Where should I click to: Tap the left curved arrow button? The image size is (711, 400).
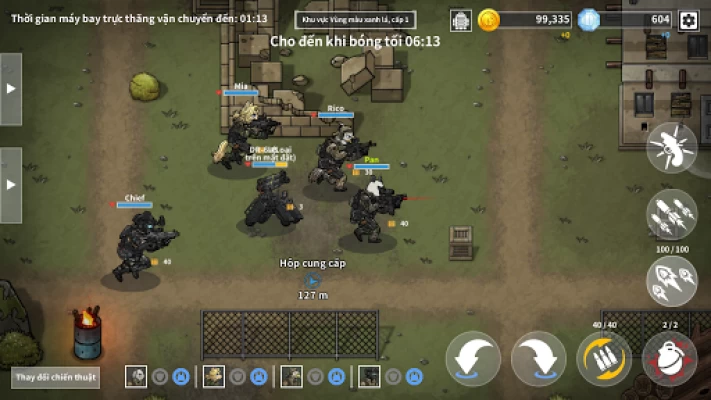[x=474, y=359]
